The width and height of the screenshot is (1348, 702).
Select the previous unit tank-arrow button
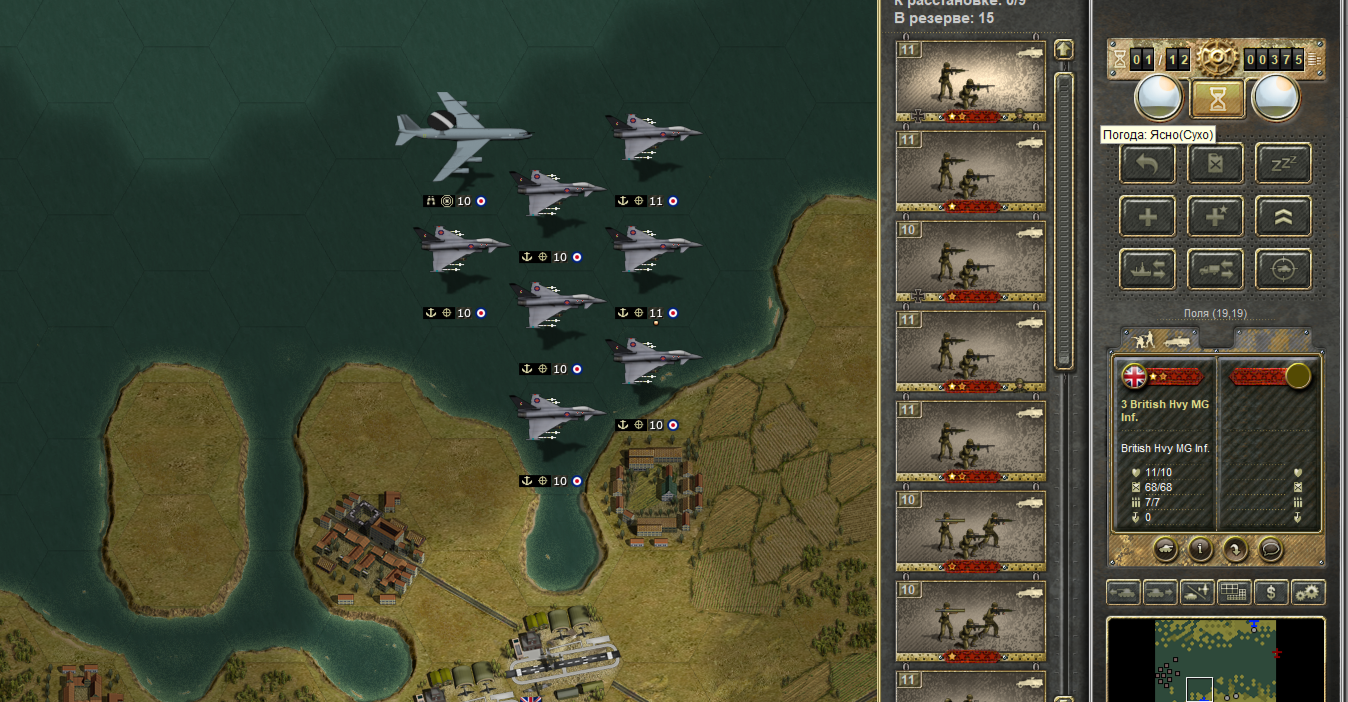tap(1123, 592)
